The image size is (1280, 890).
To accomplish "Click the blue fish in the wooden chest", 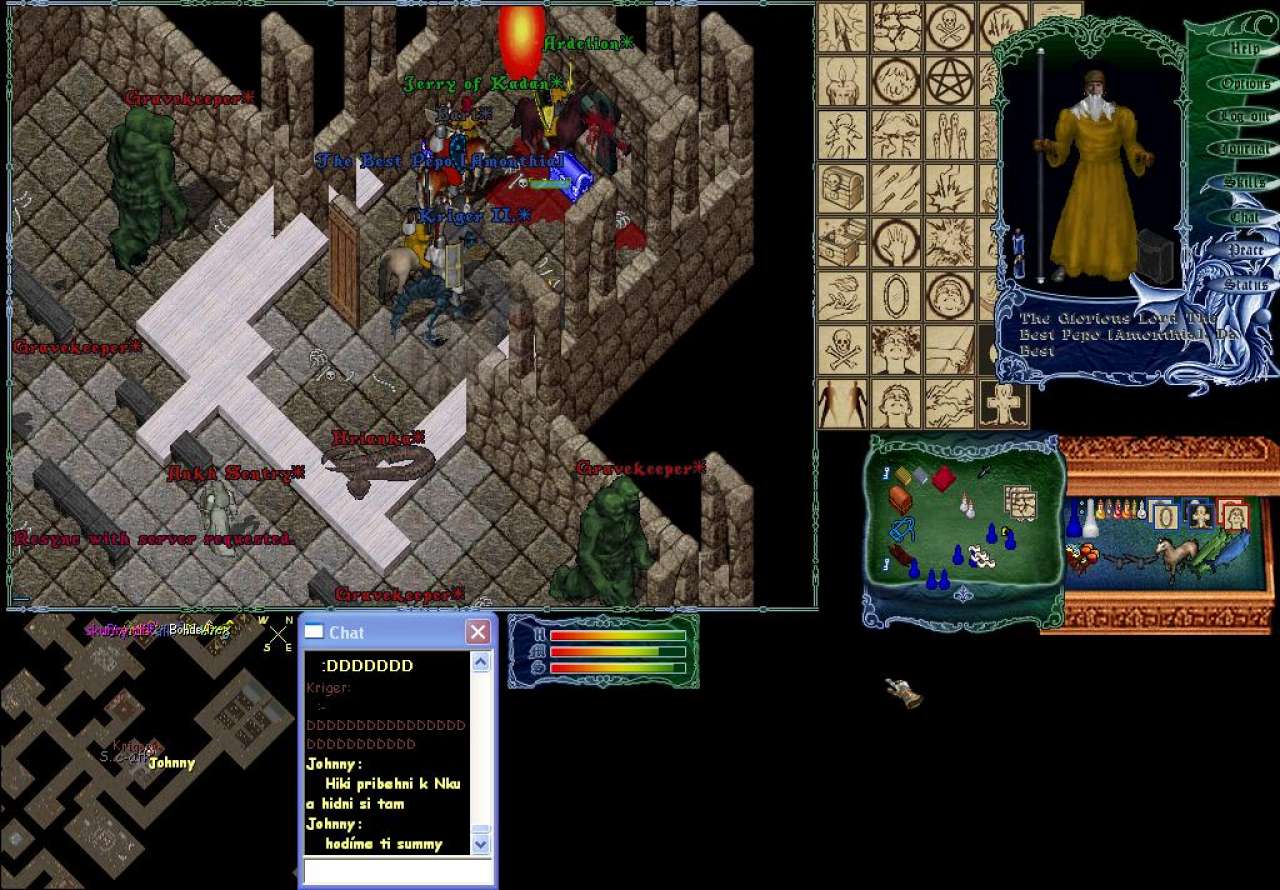I will coord(1230,548).
